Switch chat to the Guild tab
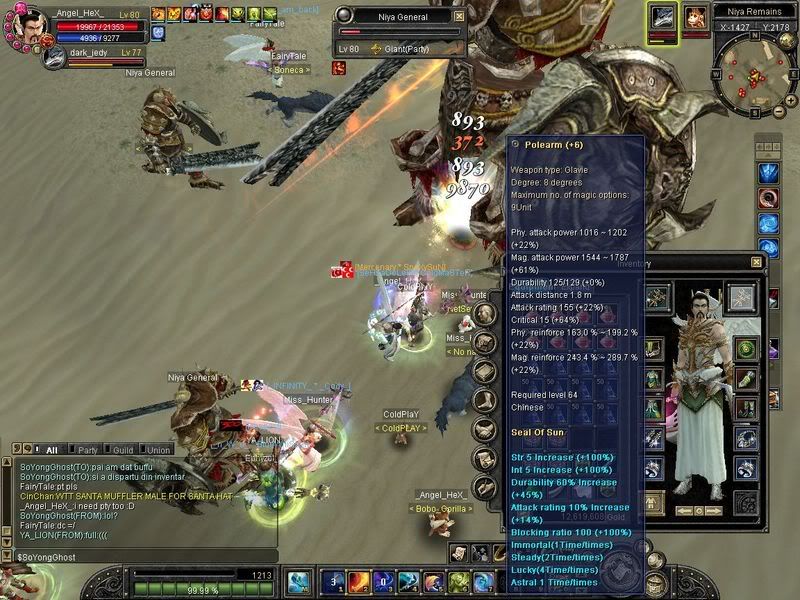Viewport: 800px width, 600px height. (121, 450)
